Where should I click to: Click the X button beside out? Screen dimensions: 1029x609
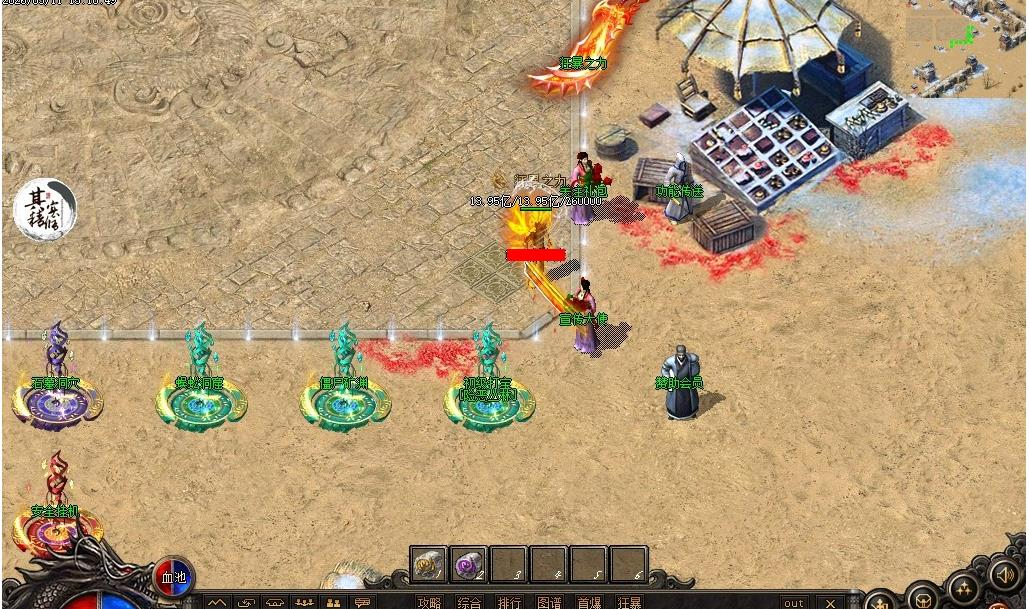830,602
